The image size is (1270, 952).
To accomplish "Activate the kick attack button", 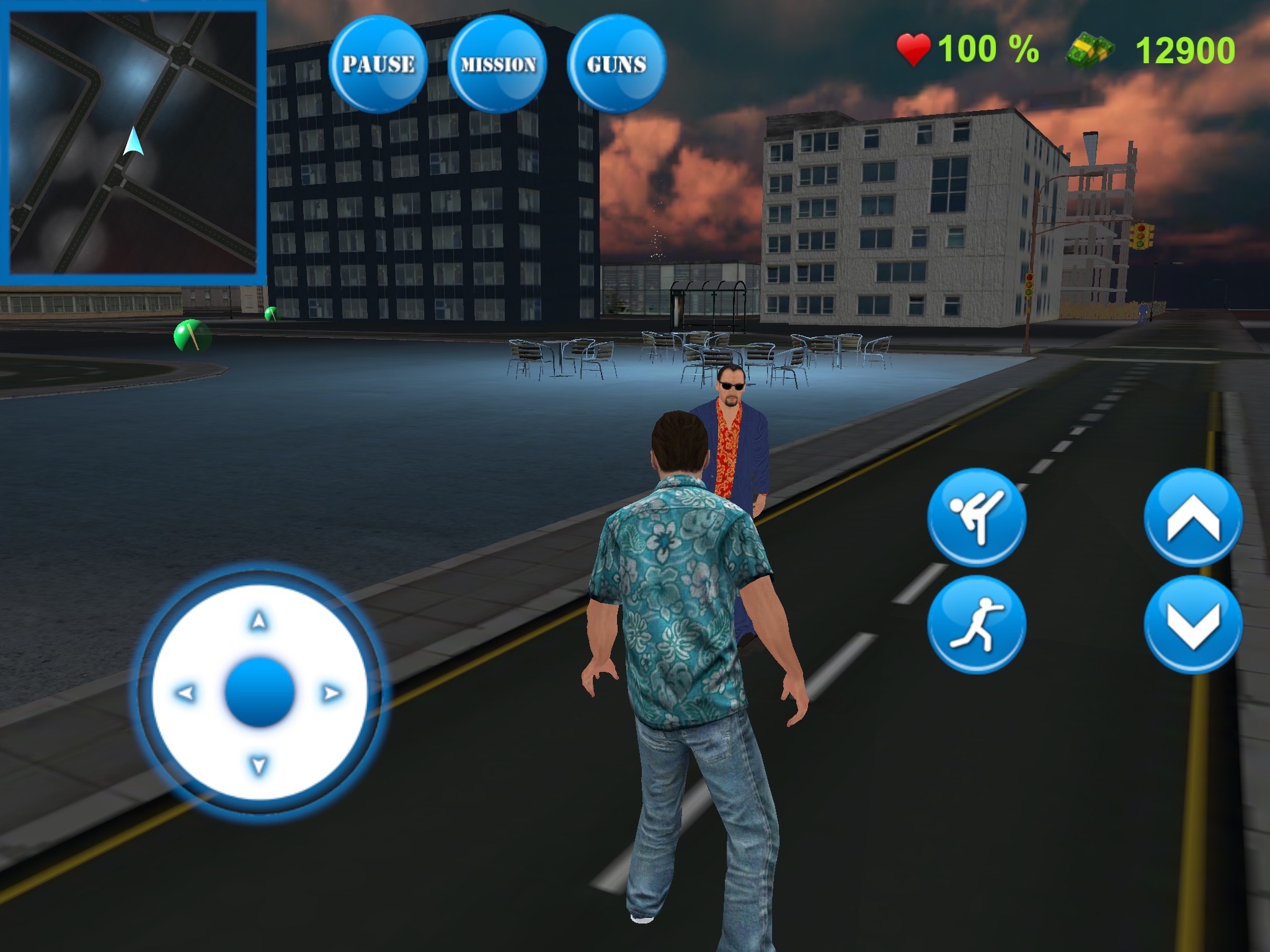I will click(977, 517).
